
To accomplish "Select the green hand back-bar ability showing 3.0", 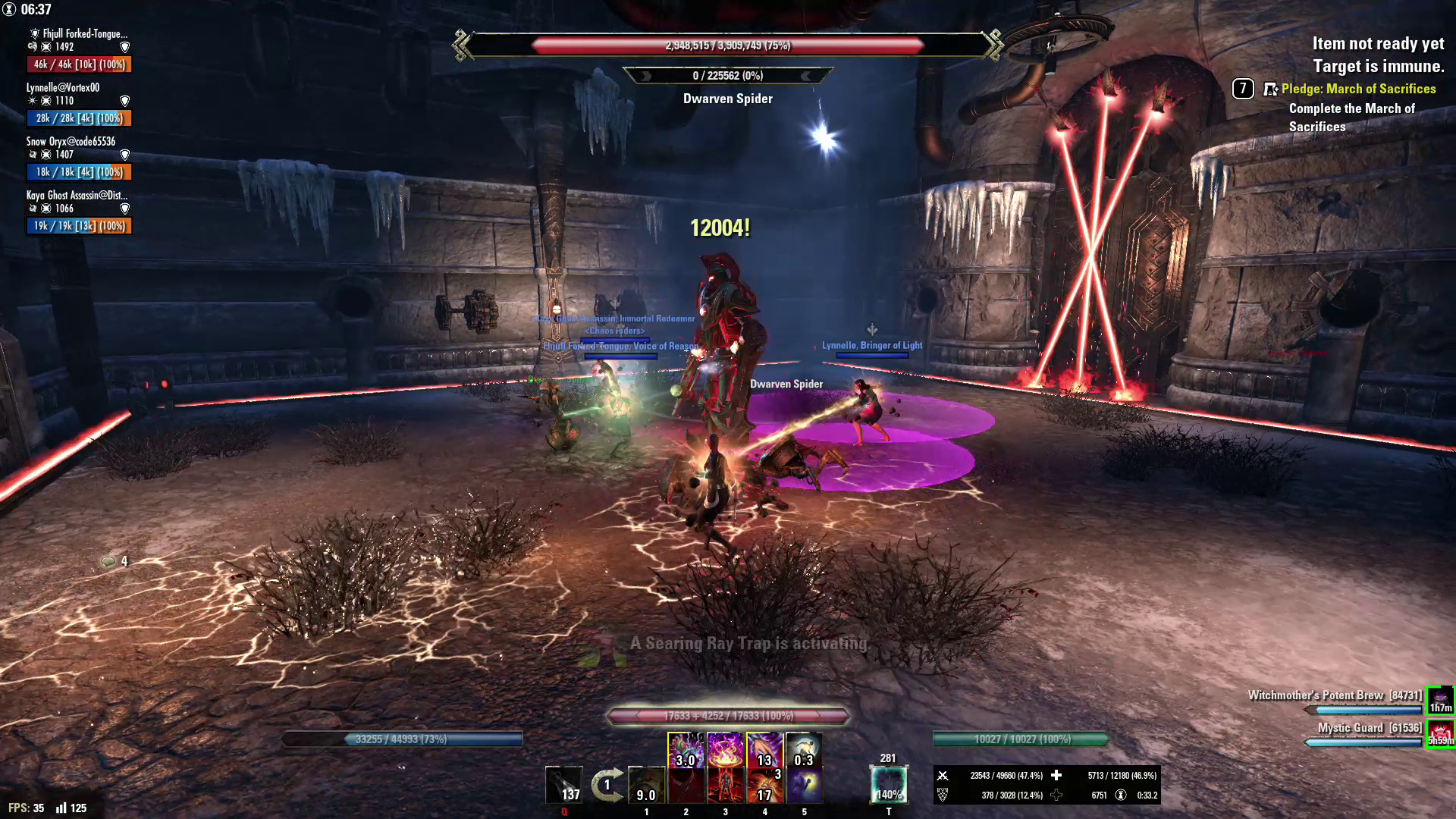I will (x=686, y=750).
